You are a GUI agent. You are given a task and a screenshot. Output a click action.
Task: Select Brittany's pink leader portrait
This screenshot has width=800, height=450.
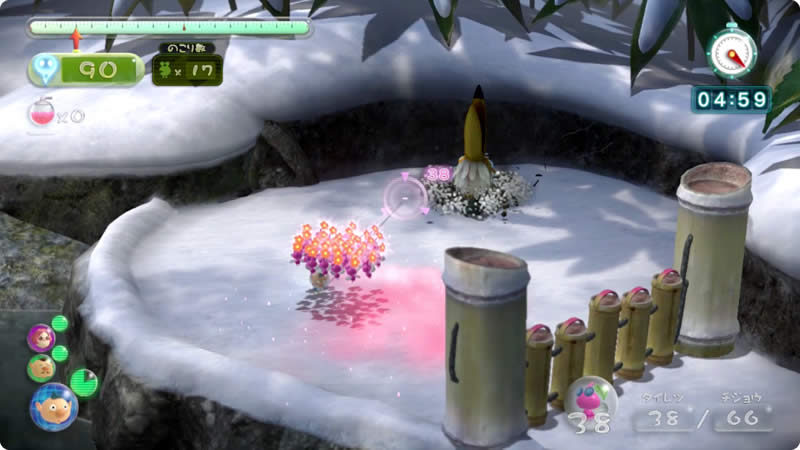pos(41,337)
